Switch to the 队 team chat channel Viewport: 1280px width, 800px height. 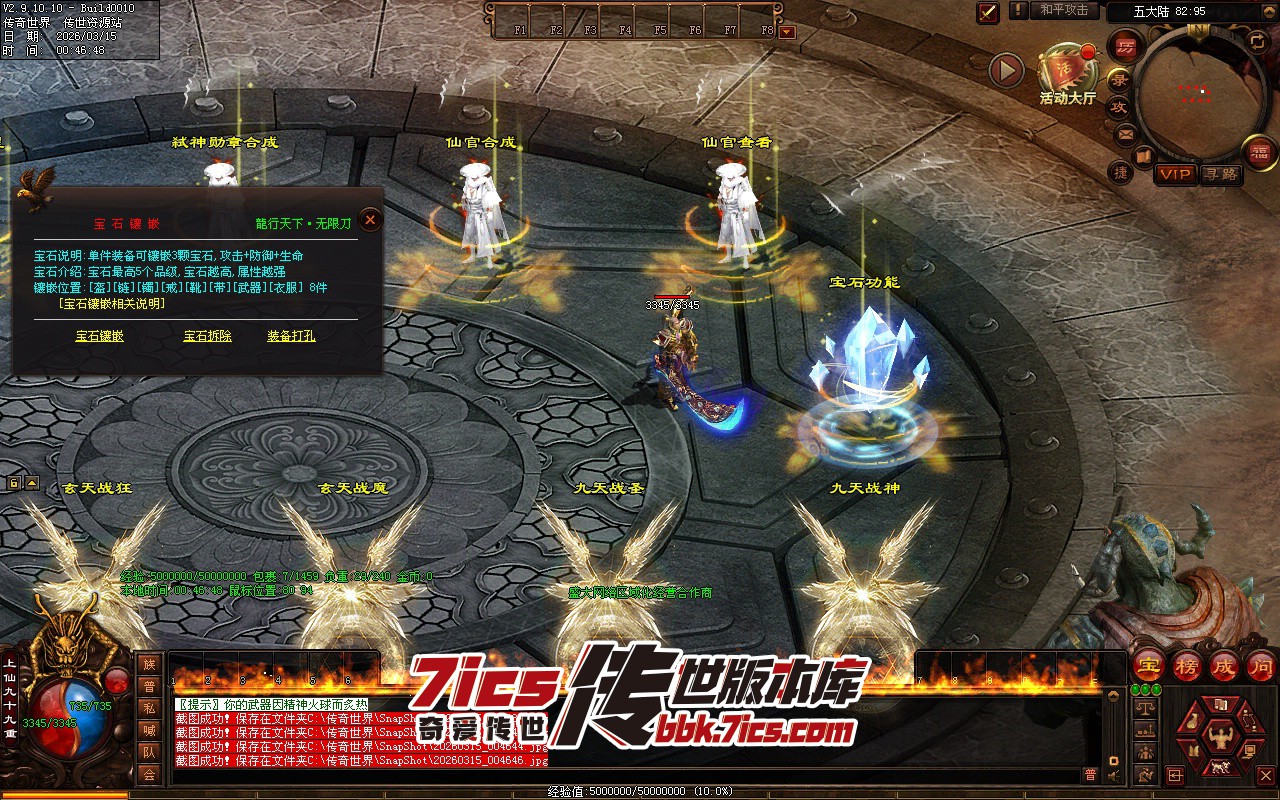coord(149,752)
